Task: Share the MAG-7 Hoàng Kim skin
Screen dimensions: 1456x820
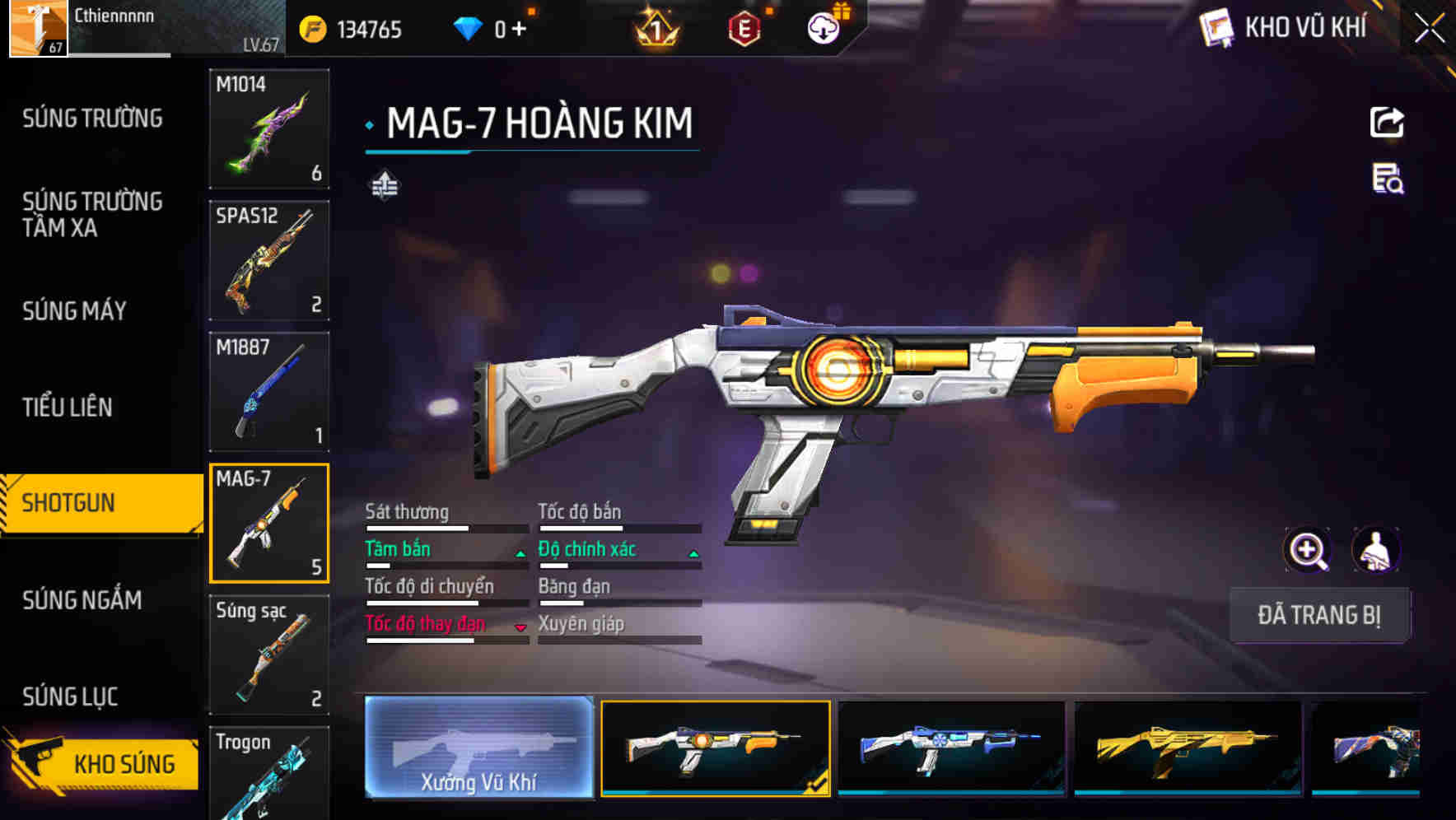Action: 1387,123
